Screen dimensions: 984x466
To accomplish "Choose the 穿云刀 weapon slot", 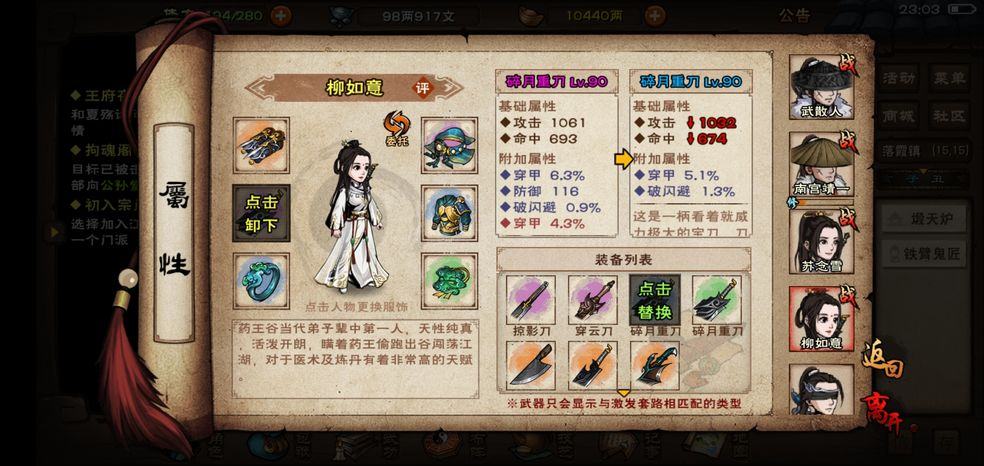I will pyautogui.click(x=593, y=301).
